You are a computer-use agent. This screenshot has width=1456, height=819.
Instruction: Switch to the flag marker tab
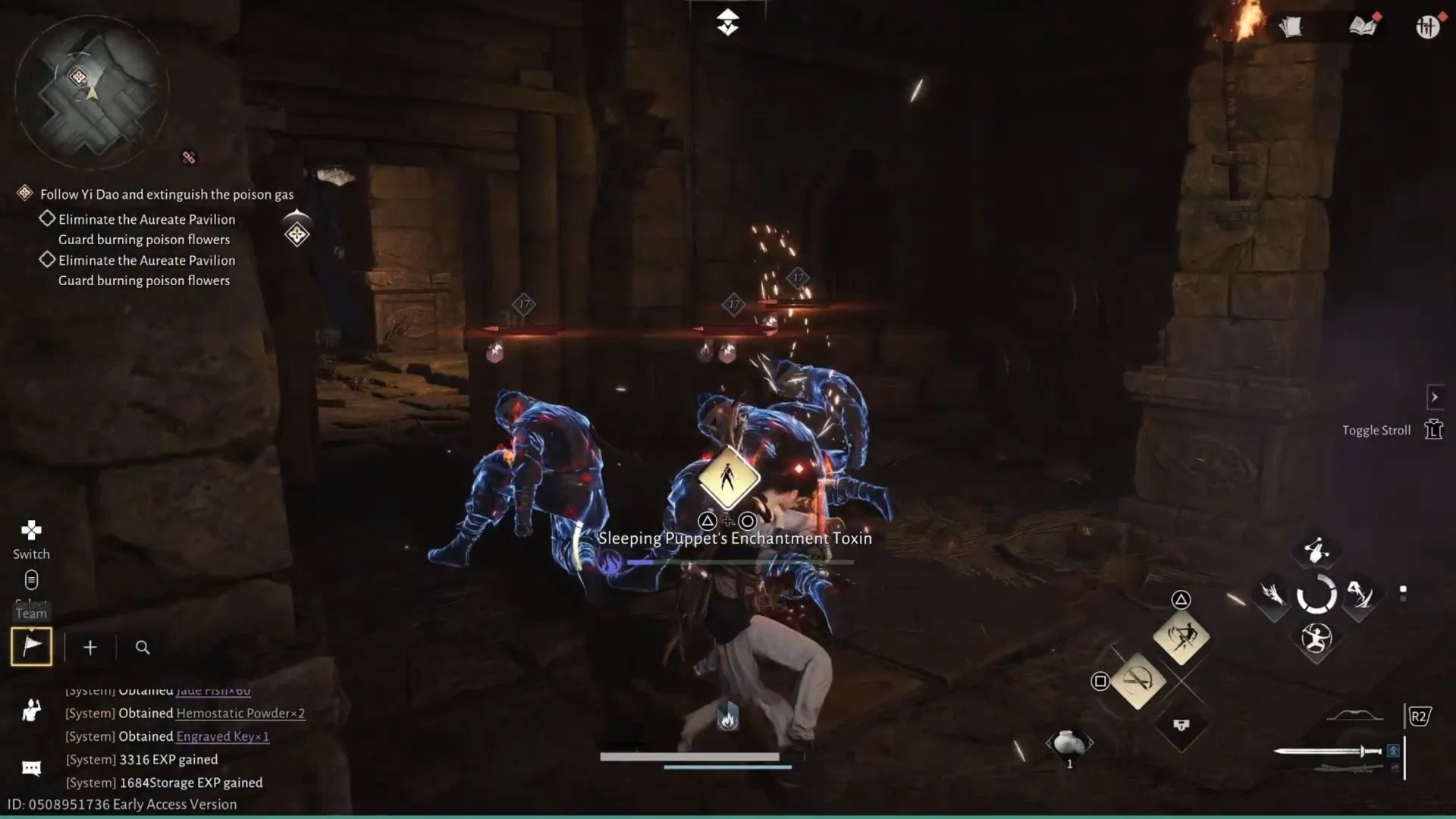(32, 646)
